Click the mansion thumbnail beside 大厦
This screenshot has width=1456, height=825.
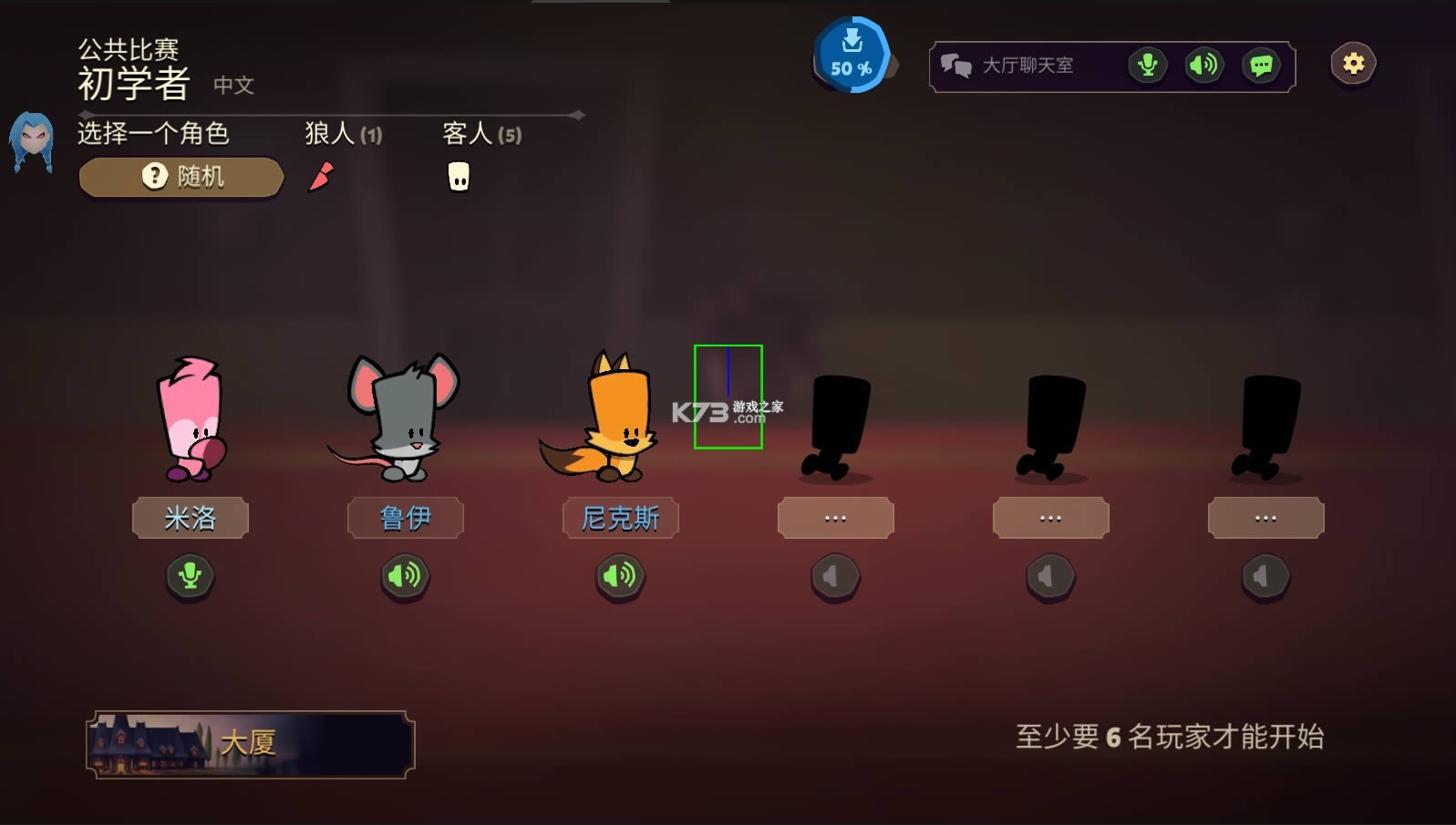(x=146, y=741)
